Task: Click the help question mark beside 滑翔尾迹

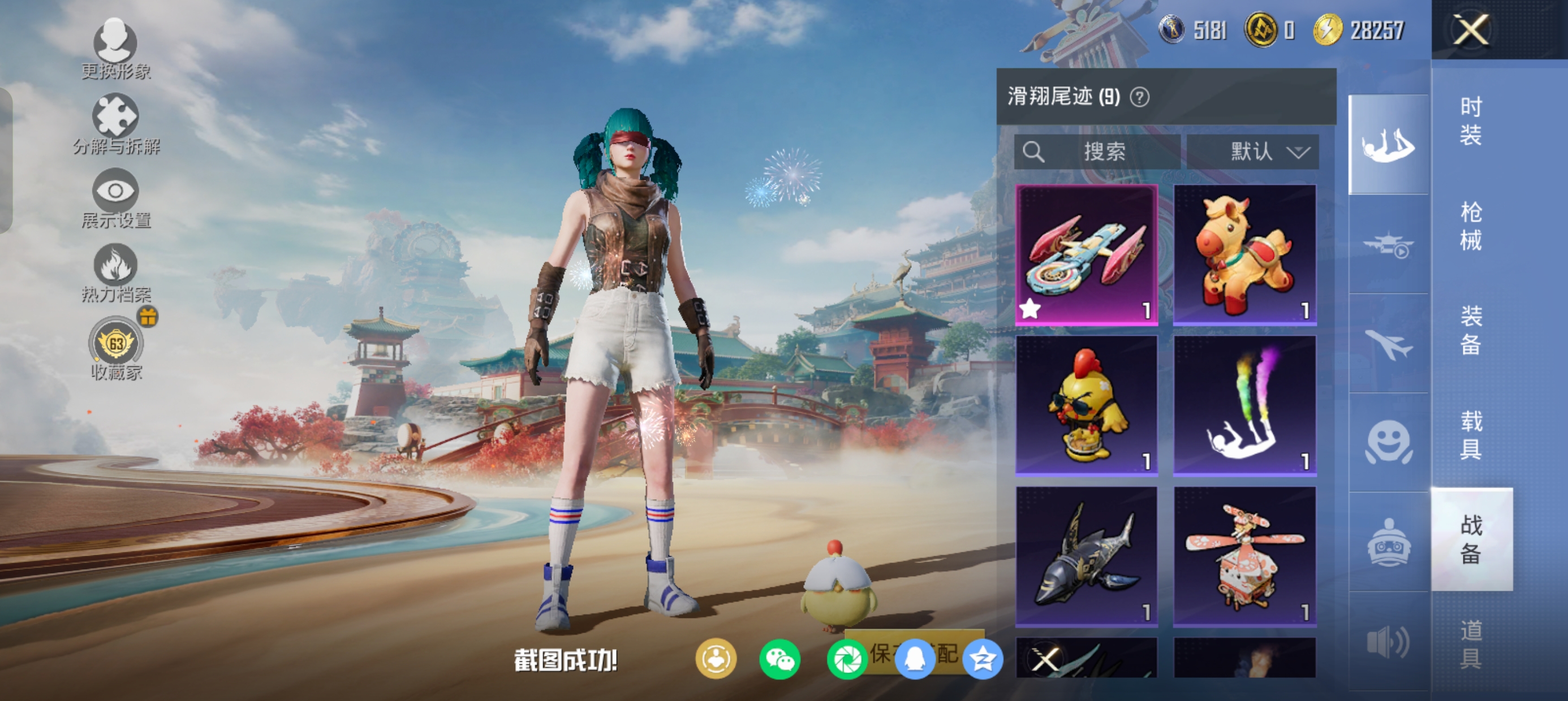Action: [x=1139, y=97]
